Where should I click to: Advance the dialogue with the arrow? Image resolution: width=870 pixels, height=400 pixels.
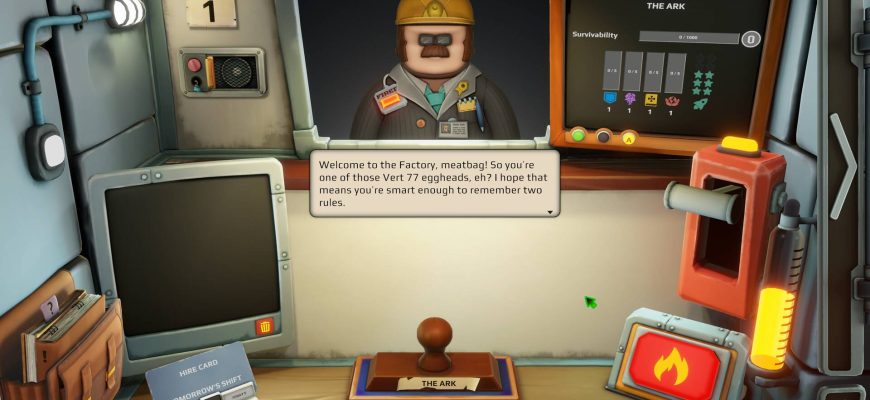[x=549, y=212]
